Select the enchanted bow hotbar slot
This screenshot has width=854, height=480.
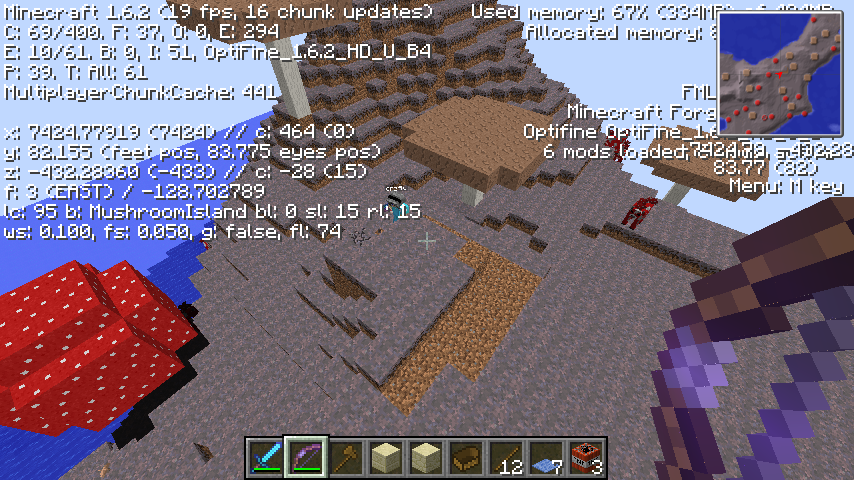click(x=306, y=457)
